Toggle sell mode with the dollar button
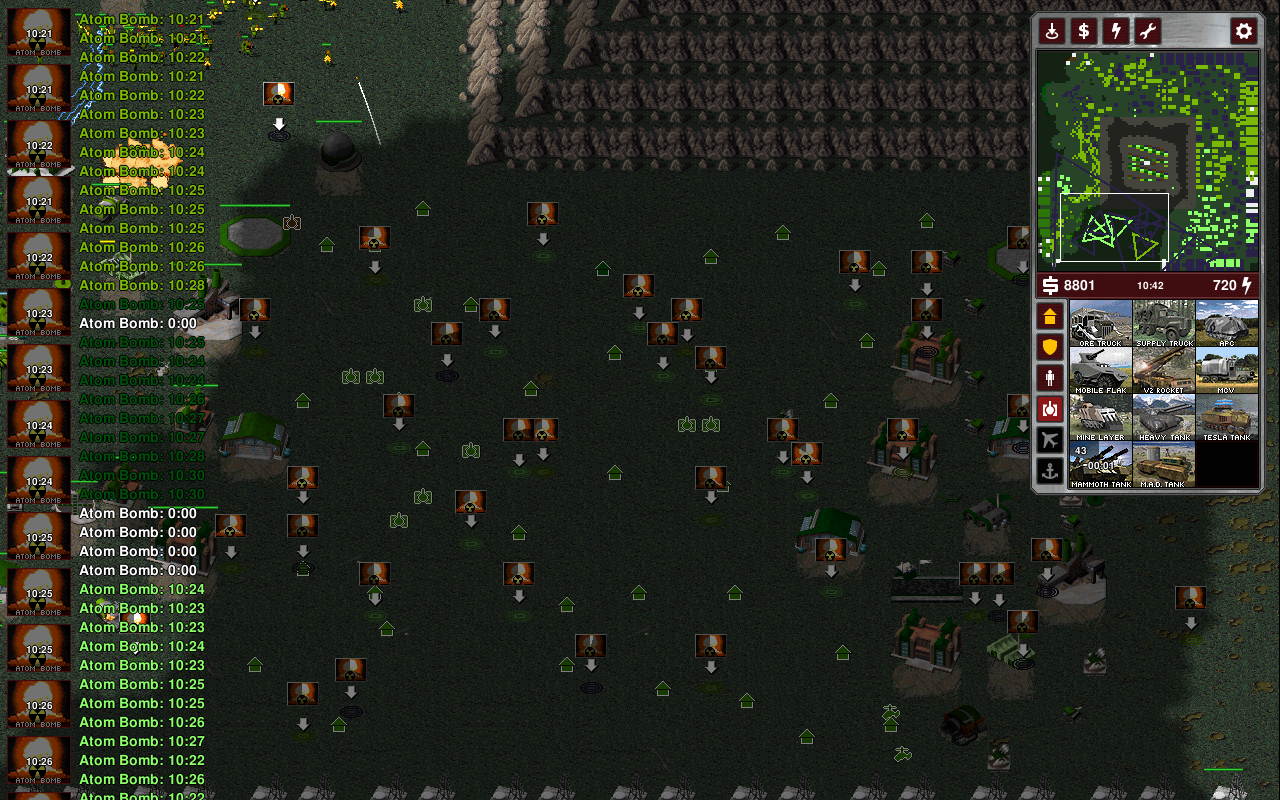Screen dimensions: 1280x800 tap(1083, 31)
